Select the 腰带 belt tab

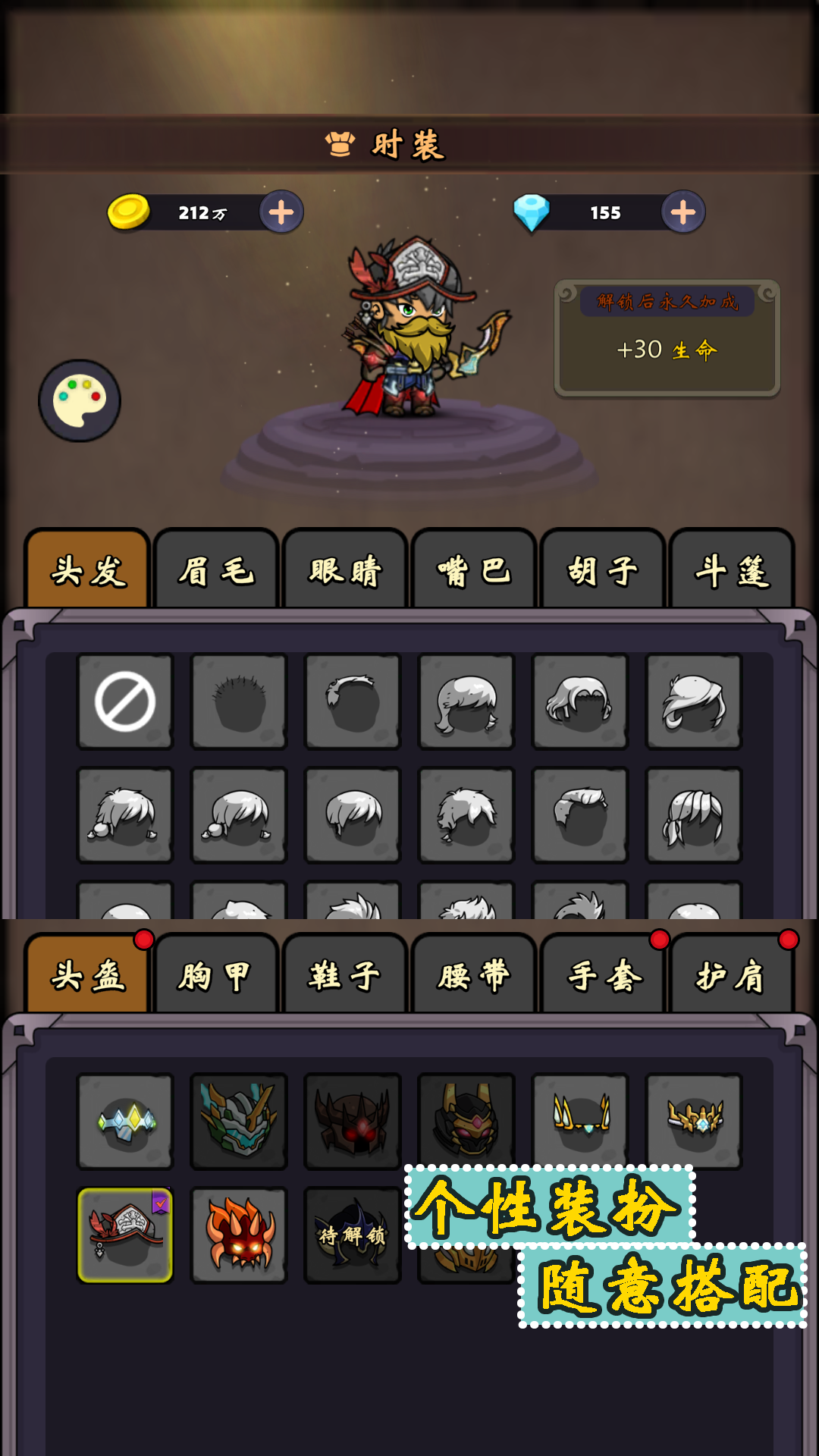point(474,975)
